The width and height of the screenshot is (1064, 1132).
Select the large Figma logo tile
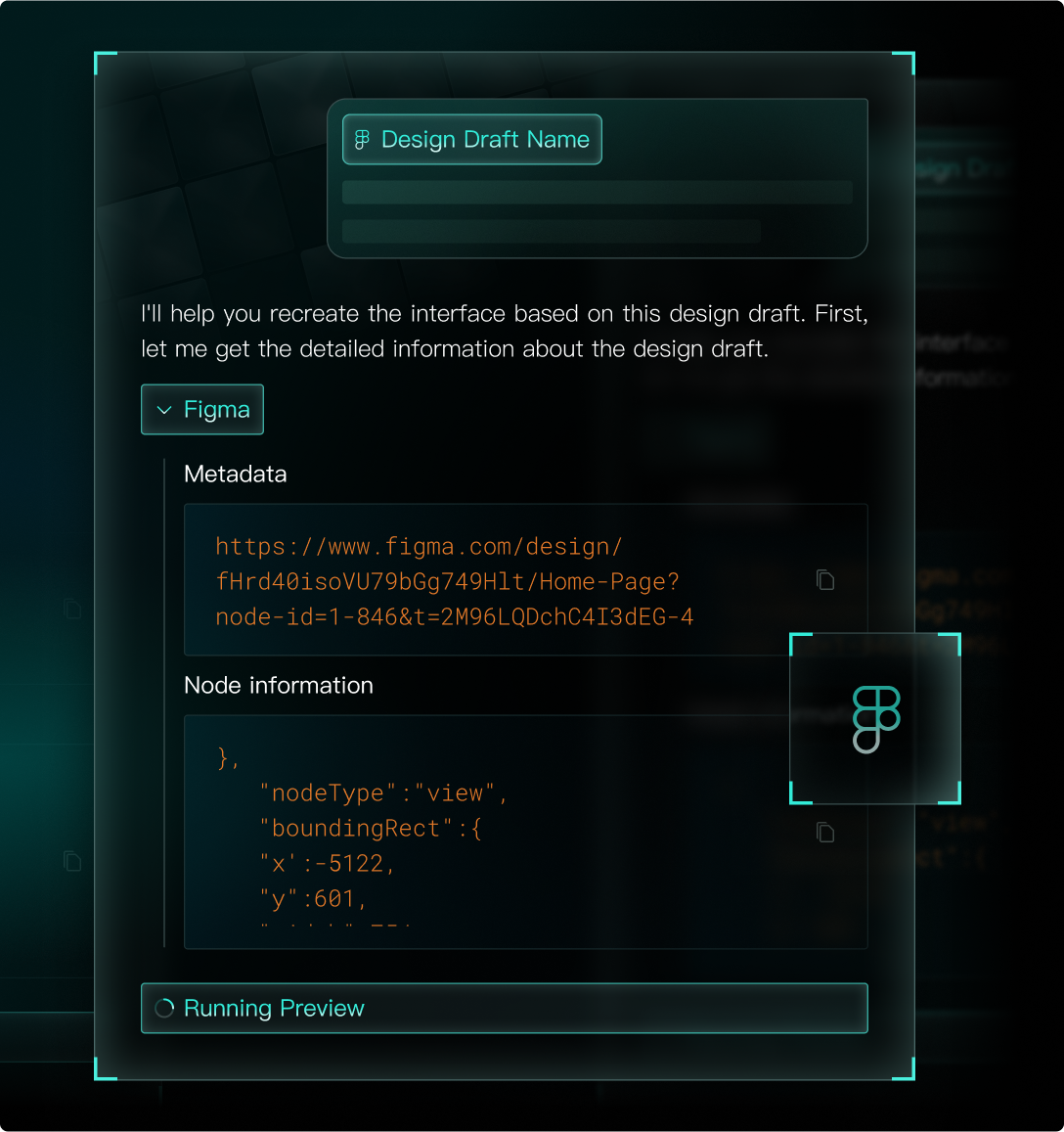pyautogui.click(x=875, y=719)
